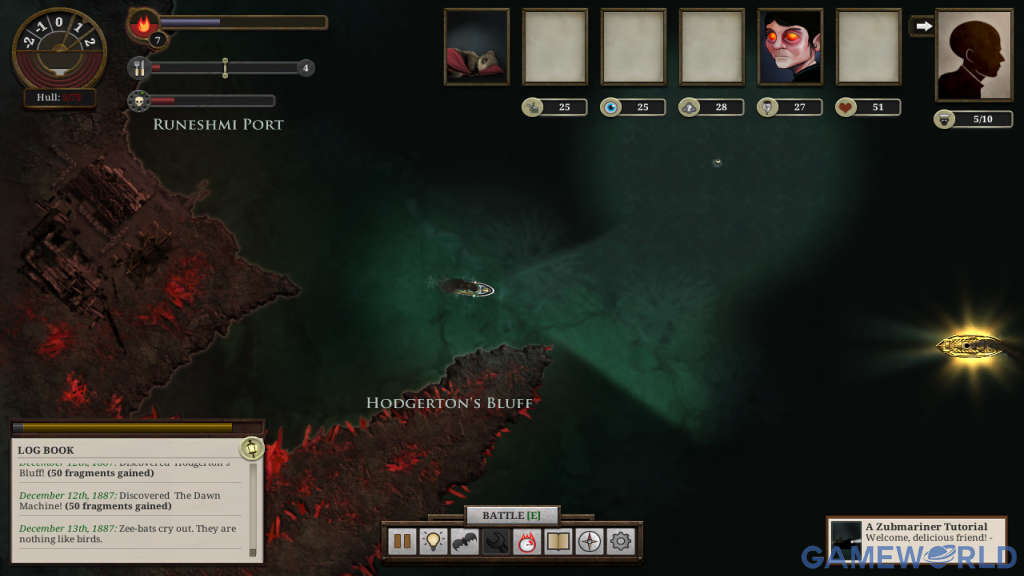Open the gear settings menu
The height and width of the screenshot is (576, 1024).
[620, 541]
